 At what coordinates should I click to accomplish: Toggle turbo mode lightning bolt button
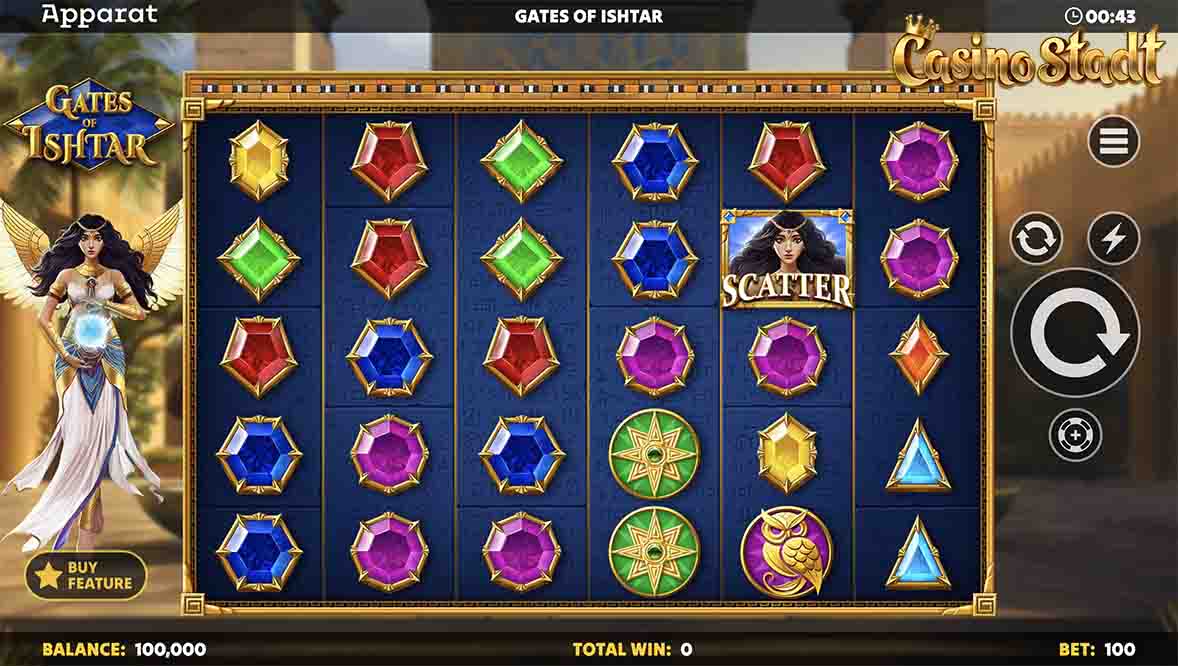coord(1114,239)
